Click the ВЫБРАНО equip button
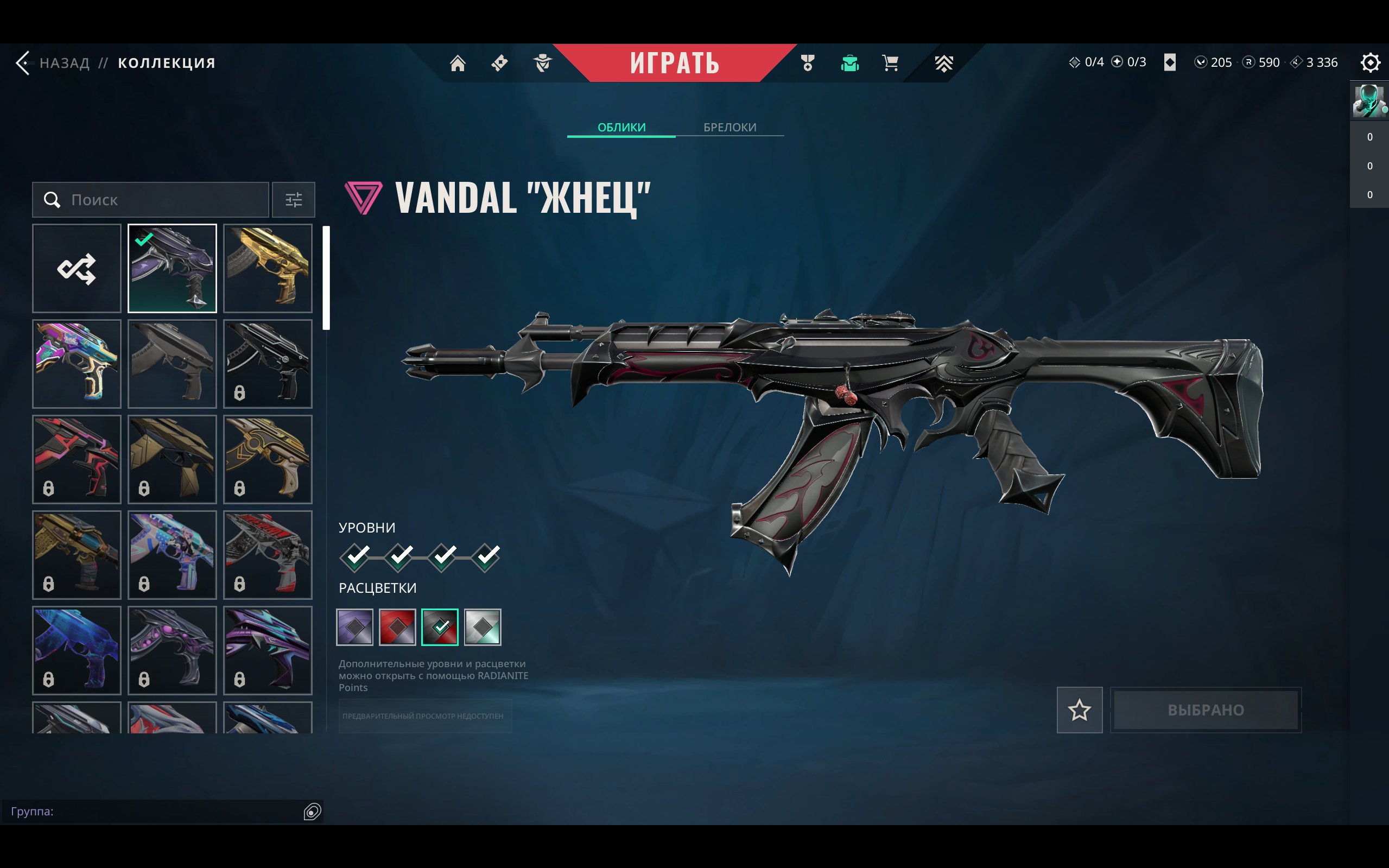The height and width of the screenshot is (868, 1389). point(1206,710)
